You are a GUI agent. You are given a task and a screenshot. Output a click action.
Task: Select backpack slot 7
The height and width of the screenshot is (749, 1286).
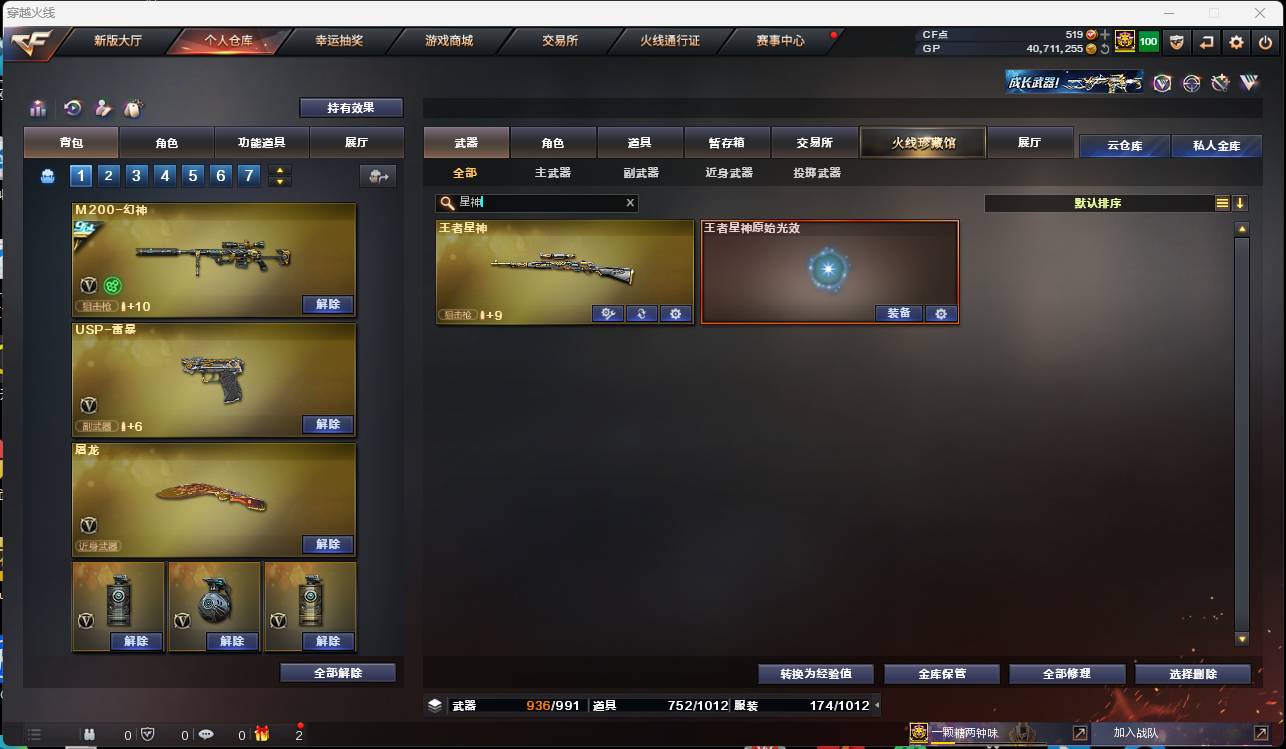[250, 175]
